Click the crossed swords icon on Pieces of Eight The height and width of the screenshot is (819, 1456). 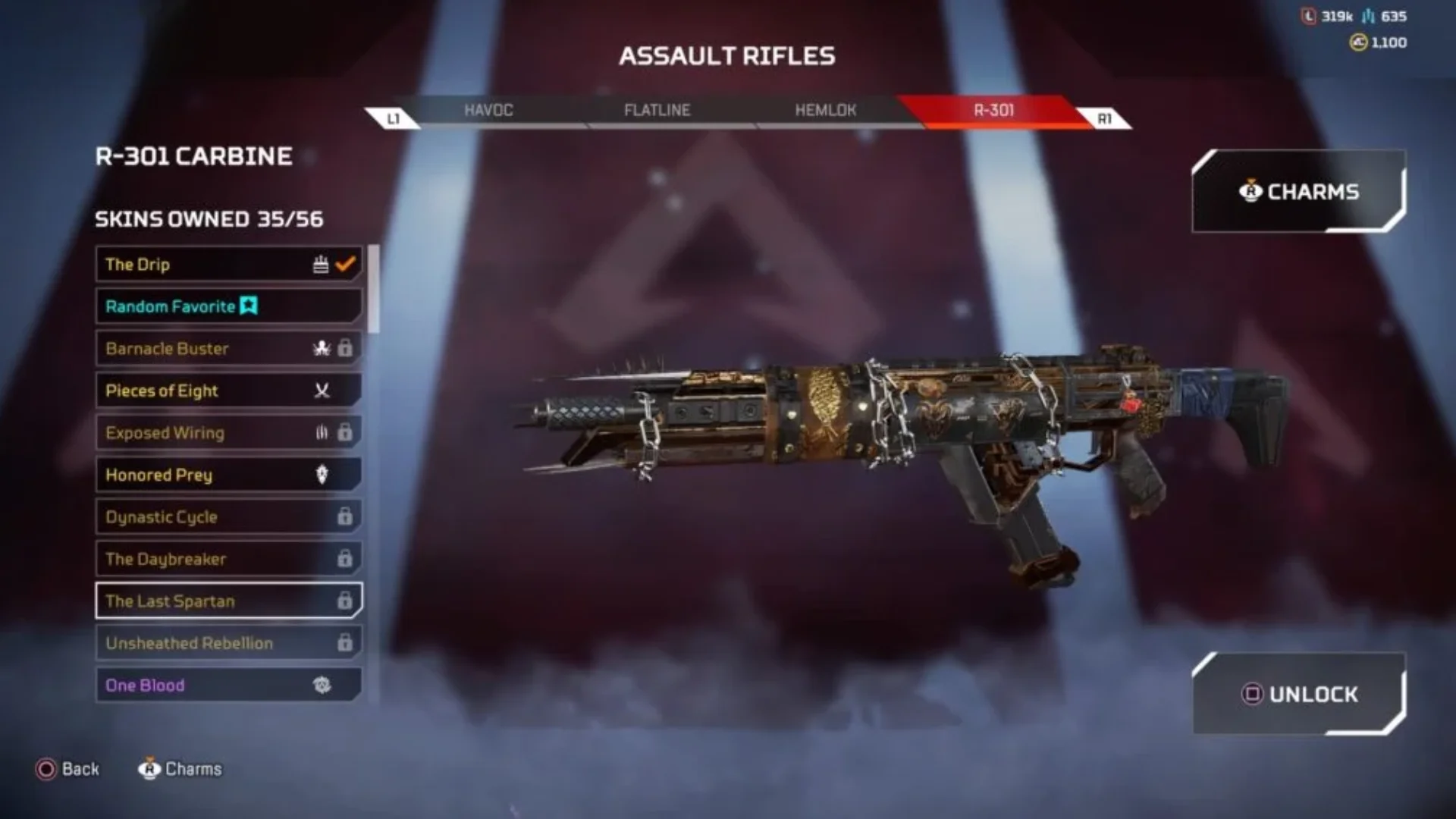[x=321, y=391]
